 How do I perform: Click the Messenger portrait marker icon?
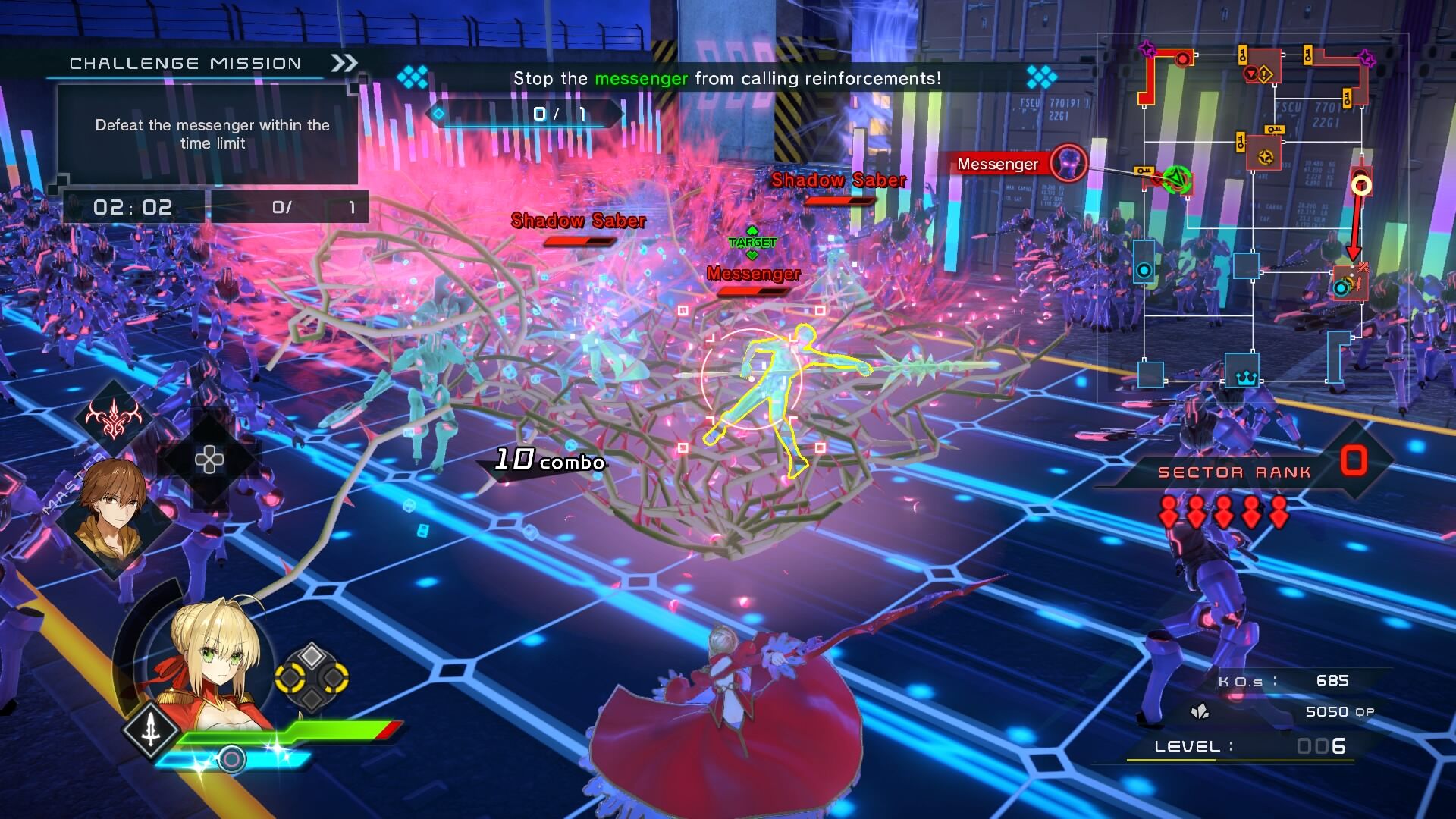point(1068,162)
